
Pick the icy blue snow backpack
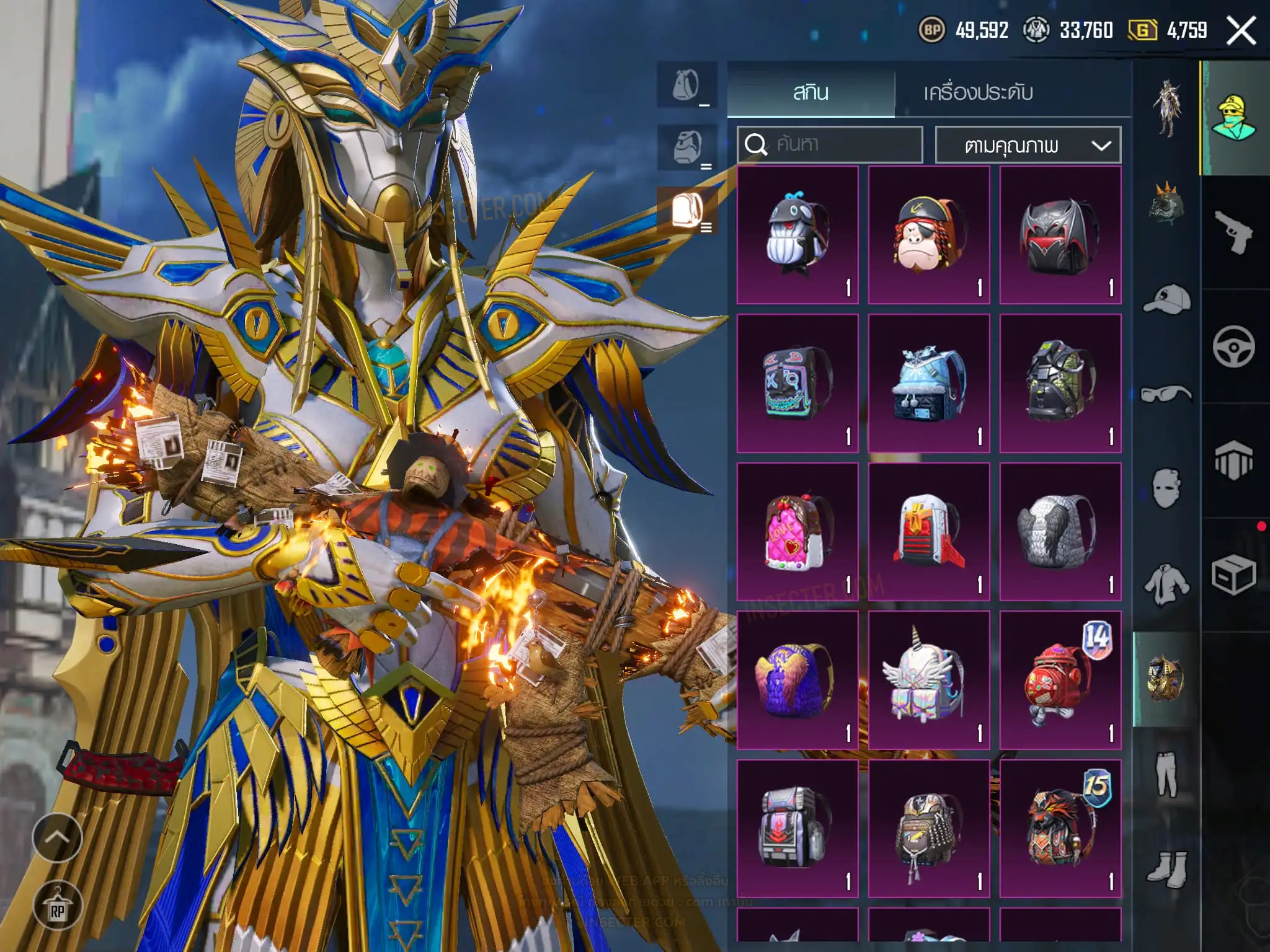tap(928, 383)
